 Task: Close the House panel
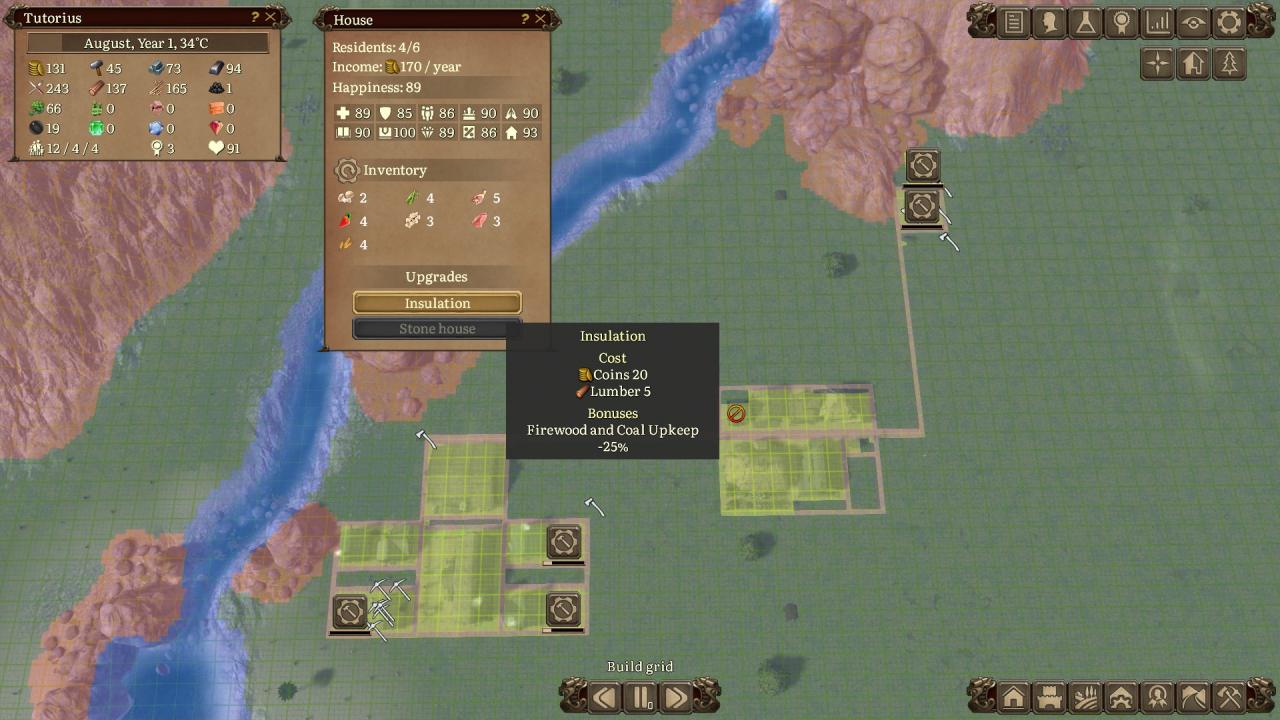[x=541, y=19]
